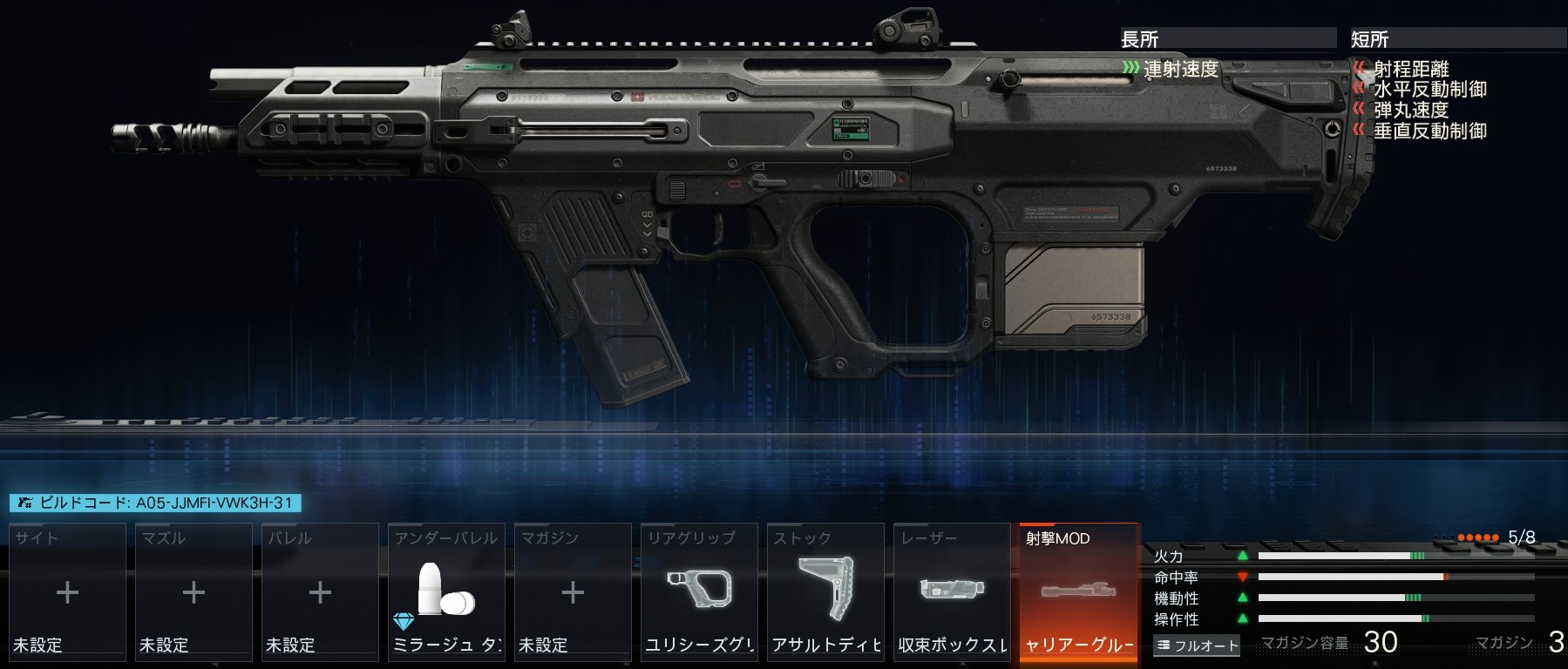Select the empty マガジン (magazine) slot
Screen dimensions: 1568x669
coord(573,591)
